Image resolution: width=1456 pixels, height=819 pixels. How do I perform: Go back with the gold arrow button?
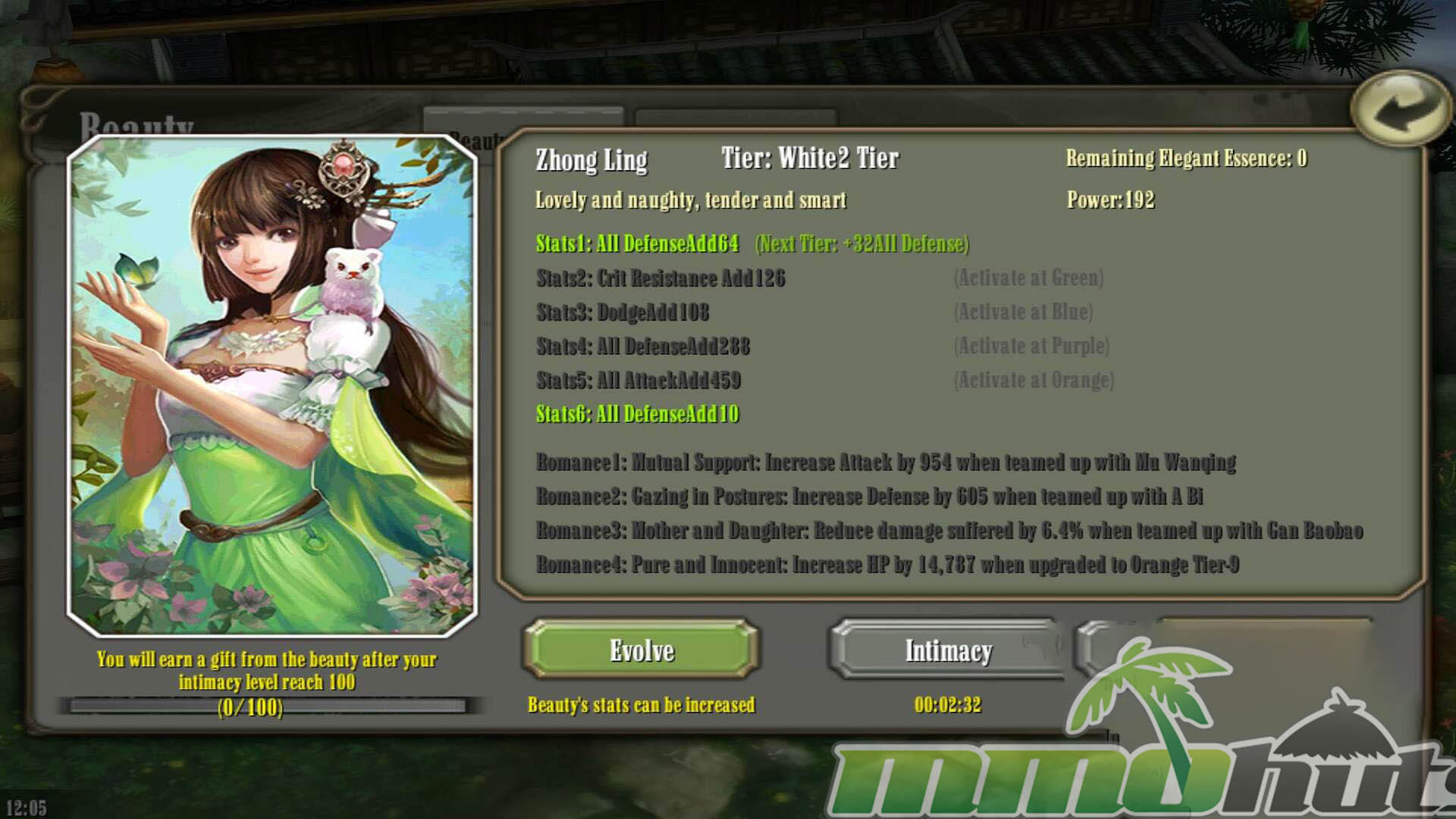pos(1399,108)
